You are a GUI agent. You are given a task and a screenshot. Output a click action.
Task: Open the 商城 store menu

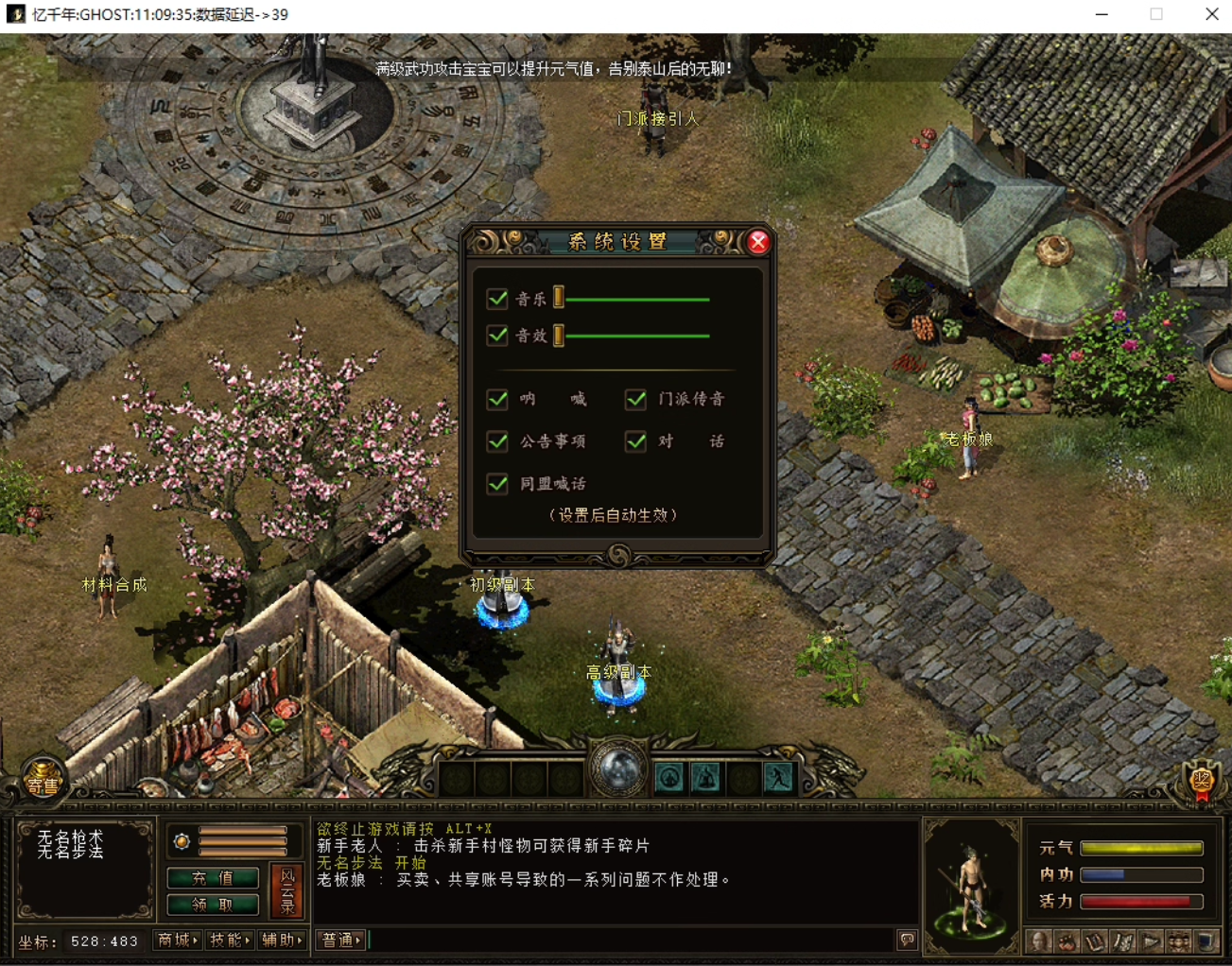click(177, 940)
